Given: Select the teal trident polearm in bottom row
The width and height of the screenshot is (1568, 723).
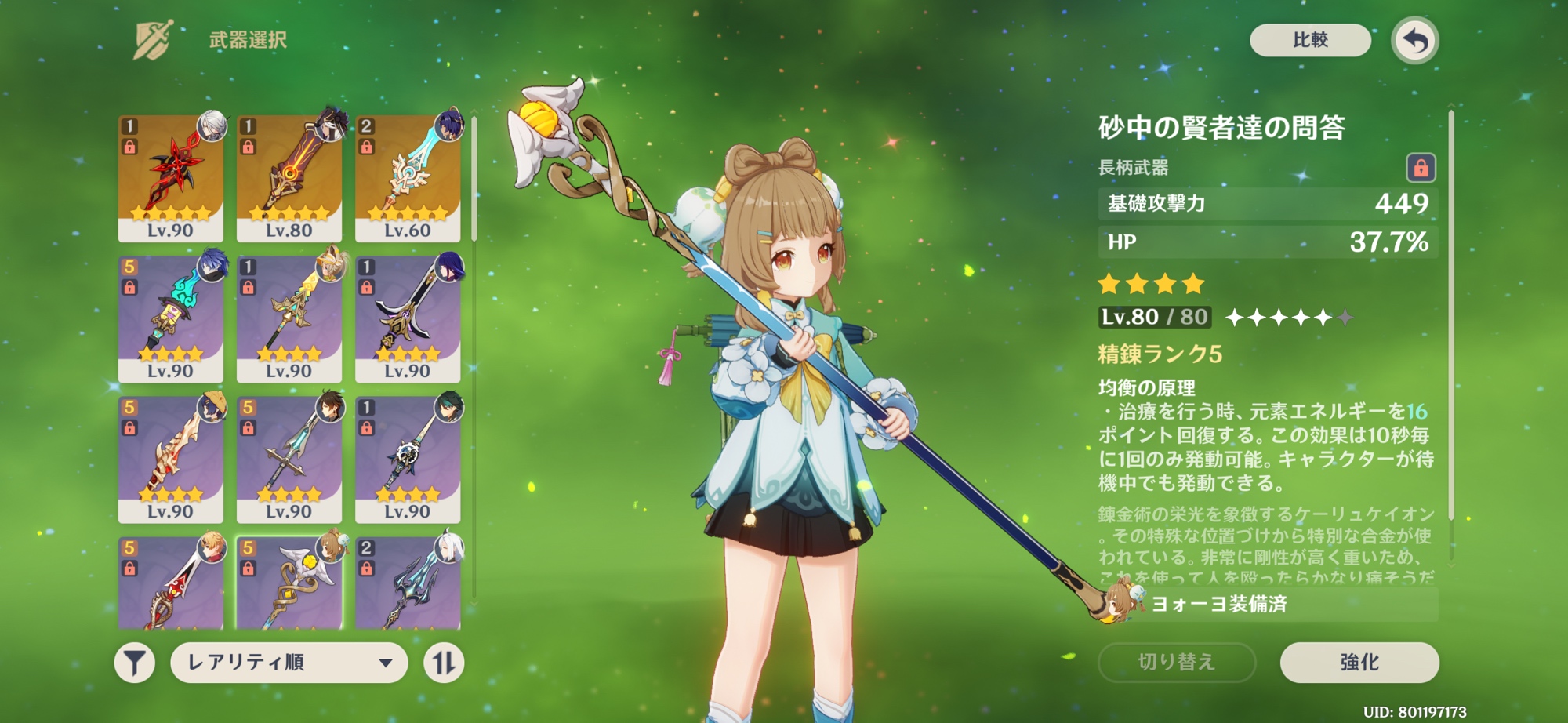Looking at the screenshot, I should click(407, 584).
